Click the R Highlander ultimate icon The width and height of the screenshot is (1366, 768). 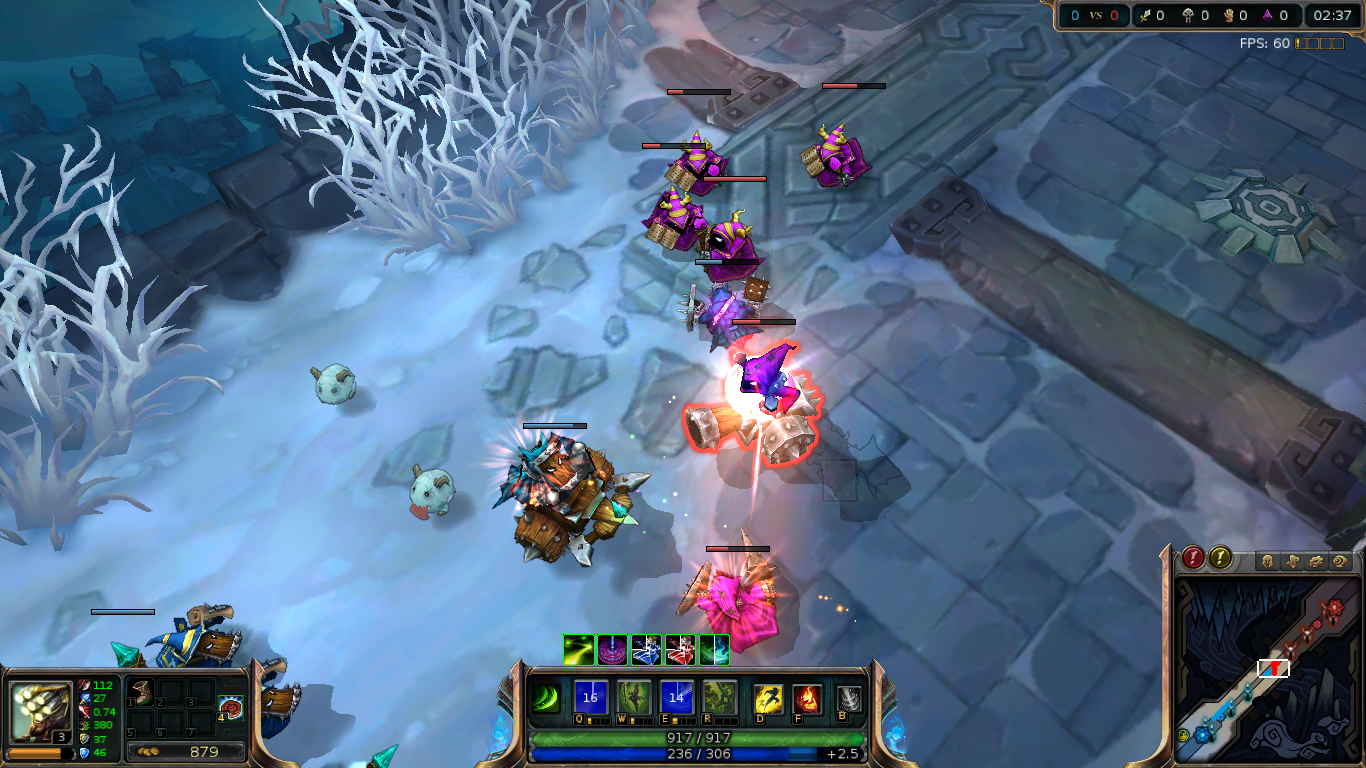click(x=718, y=698)
